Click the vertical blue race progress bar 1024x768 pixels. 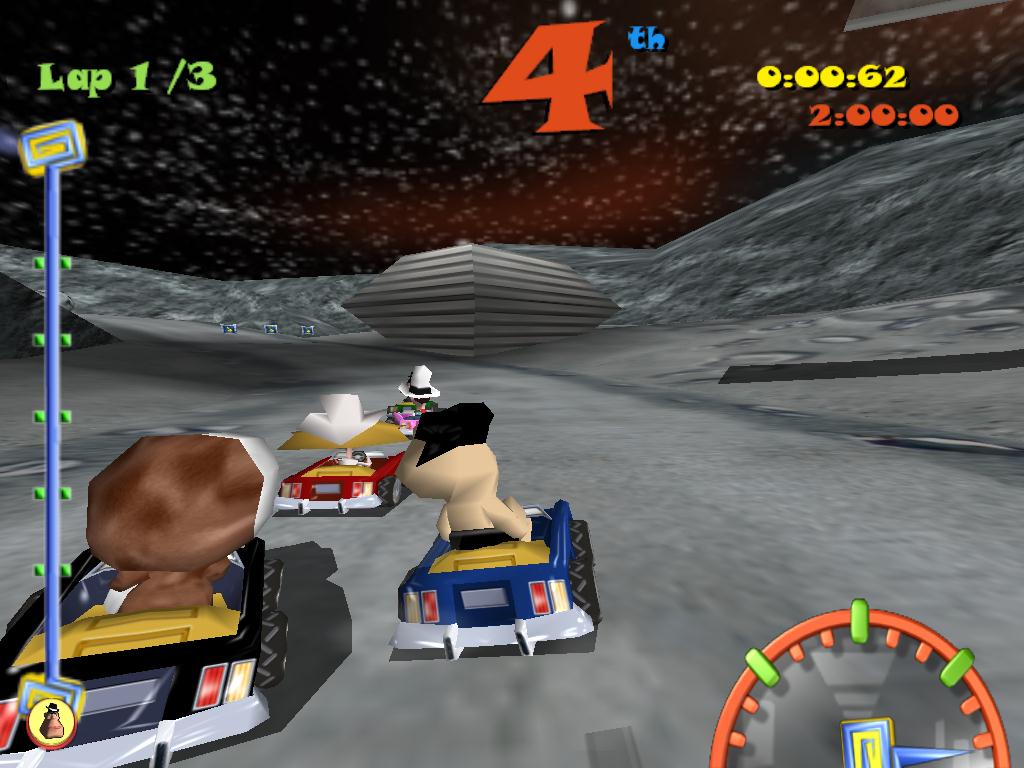pos(52,420)
